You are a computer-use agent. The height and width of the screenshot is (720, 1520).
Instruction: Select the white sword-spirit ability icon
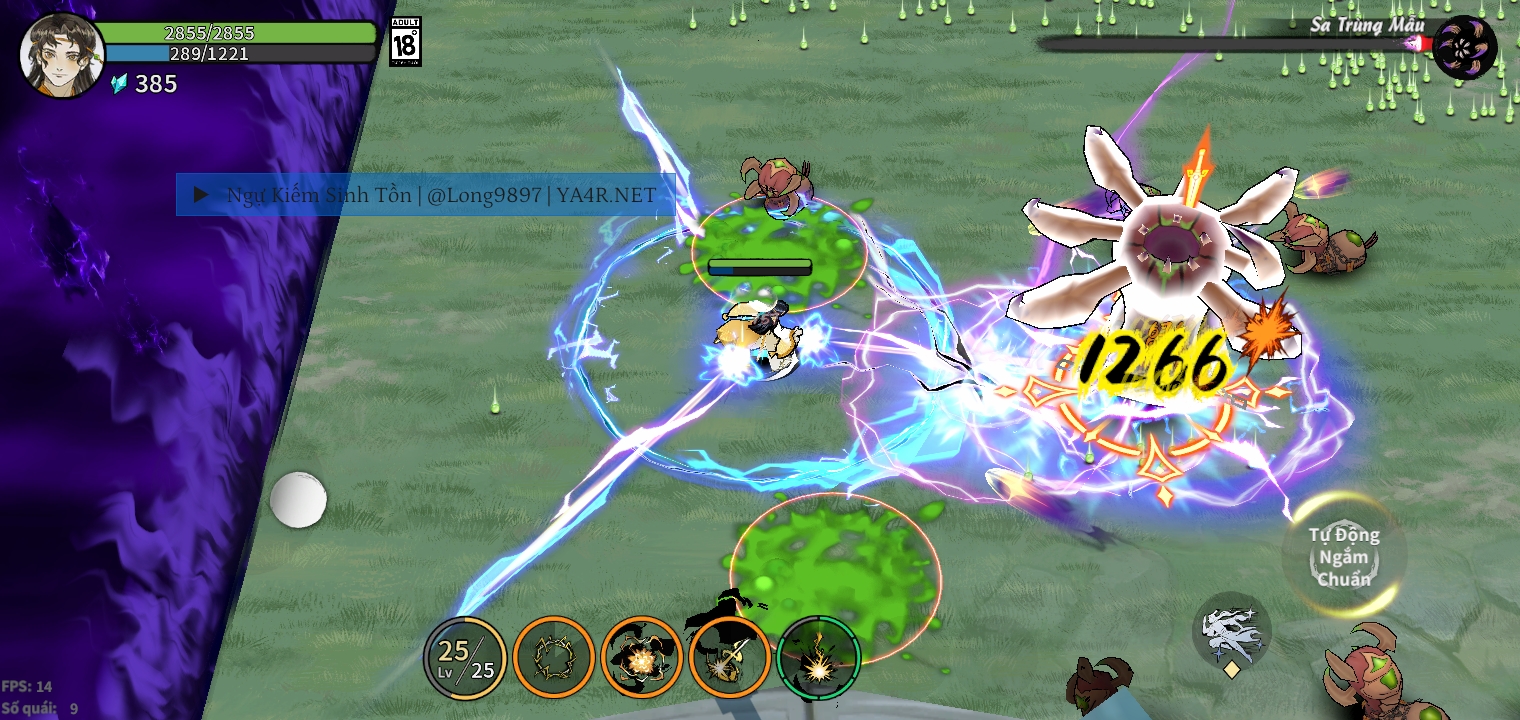(x=1233, y=629)
